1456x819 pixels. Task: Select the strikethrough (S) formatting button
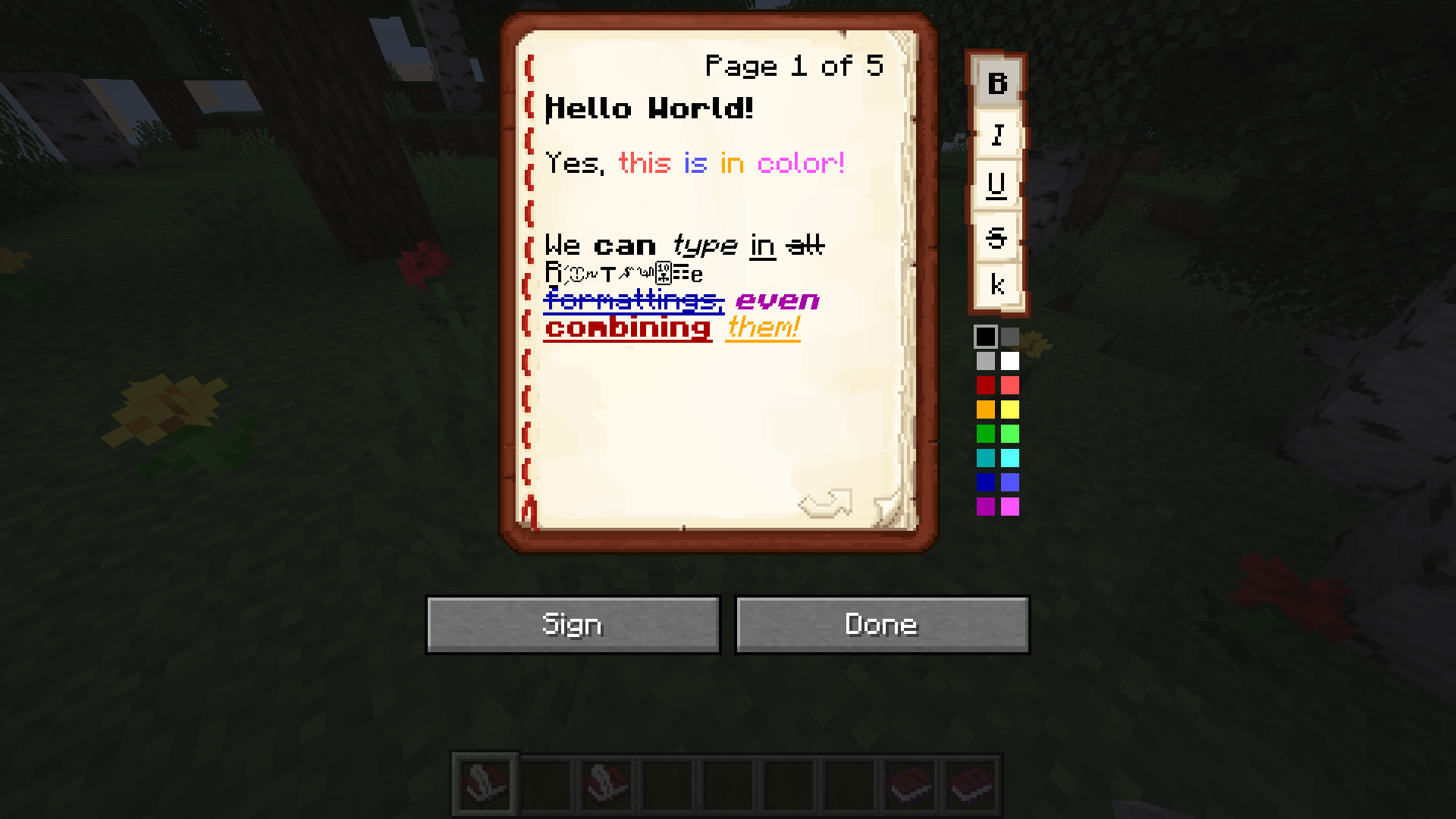pyautogui.click(x=997, y=237)
